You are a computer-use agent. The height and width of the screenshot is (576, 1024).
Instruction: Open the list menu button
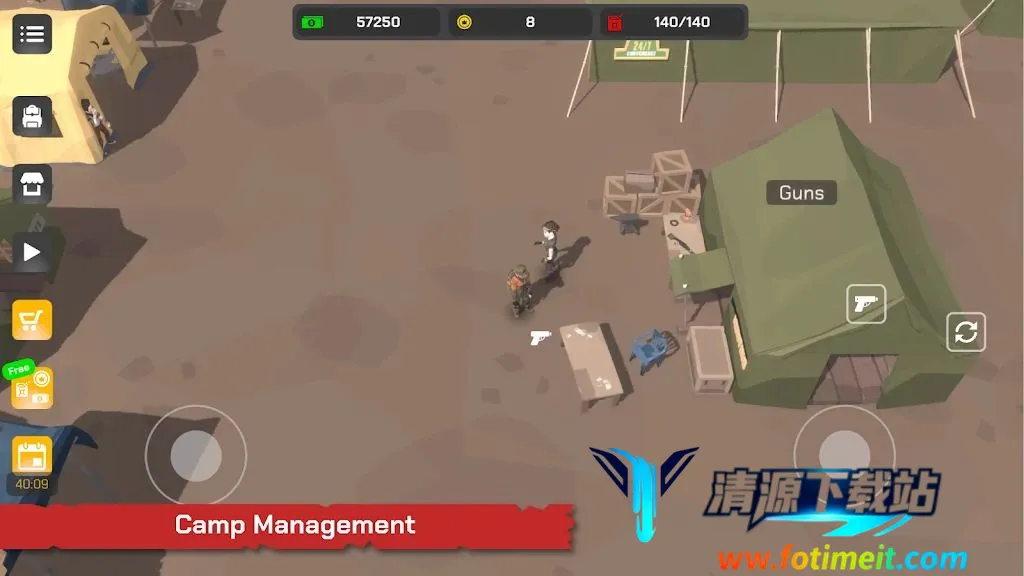pos(32,35)
